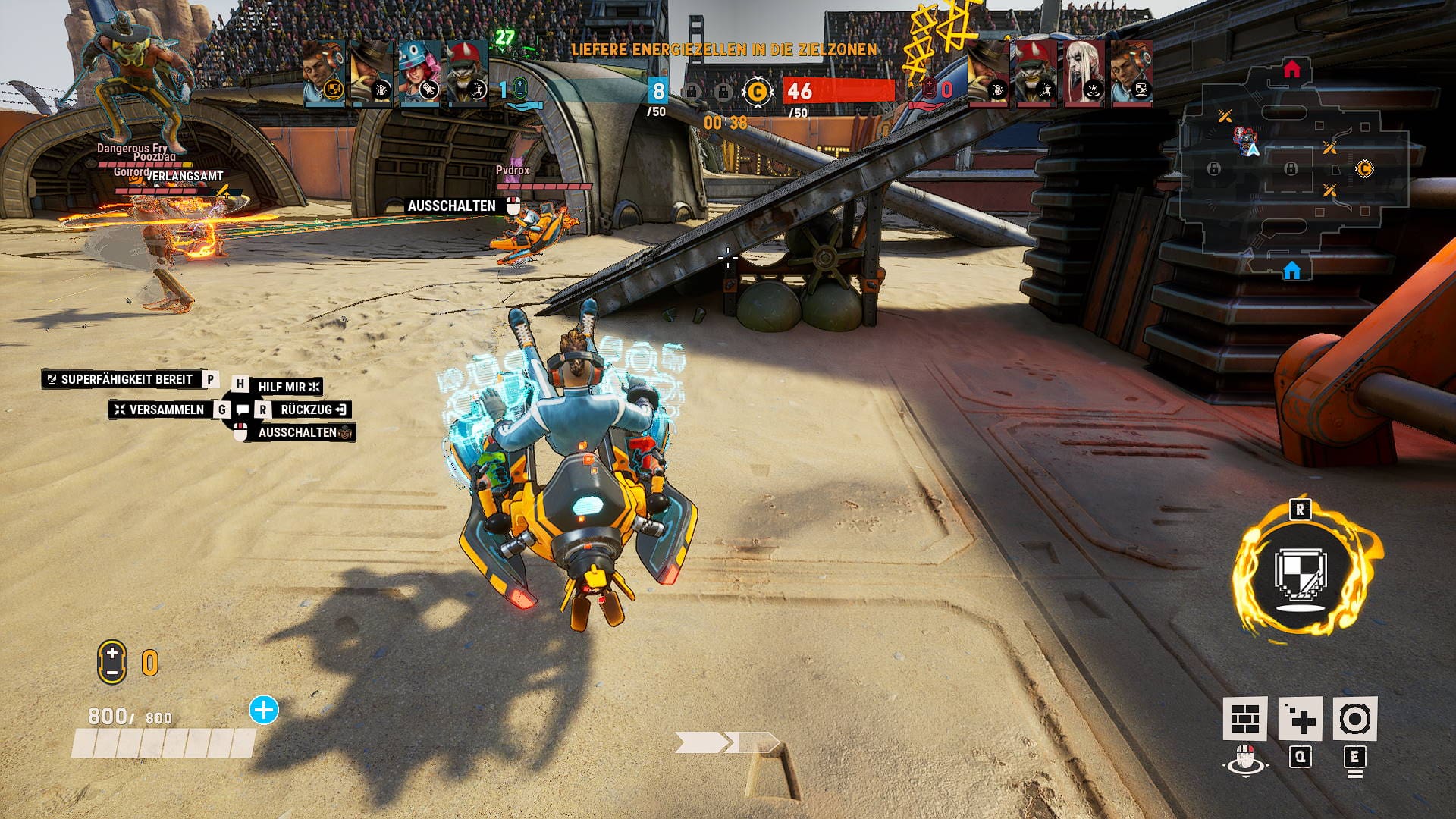Click the blue home base minimap marker
This screenshot has width=1456, height=819.
pos(1292,271)
